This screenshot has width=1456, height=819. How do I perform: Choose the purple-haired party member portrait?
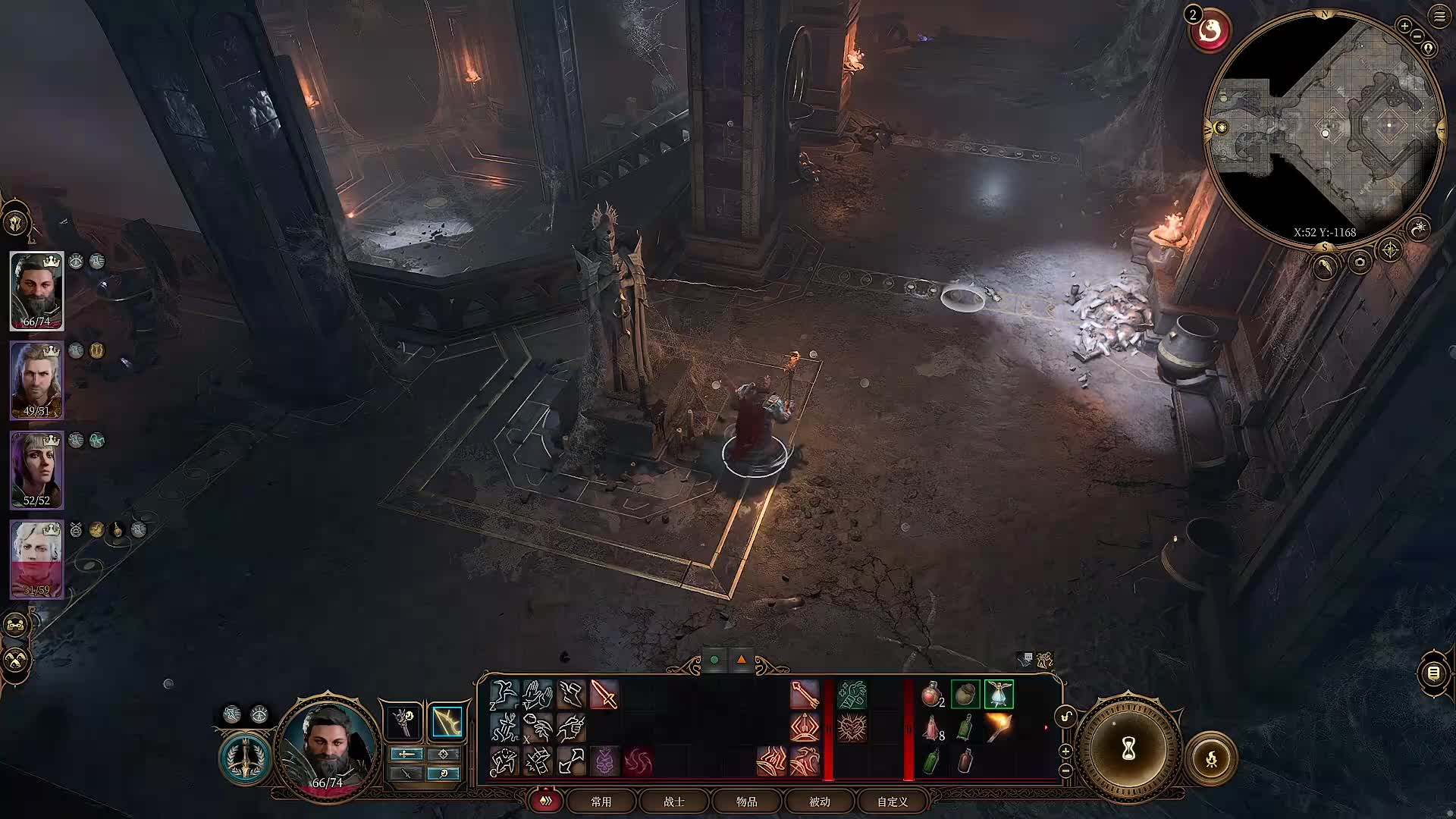click(x=36, y=469)
